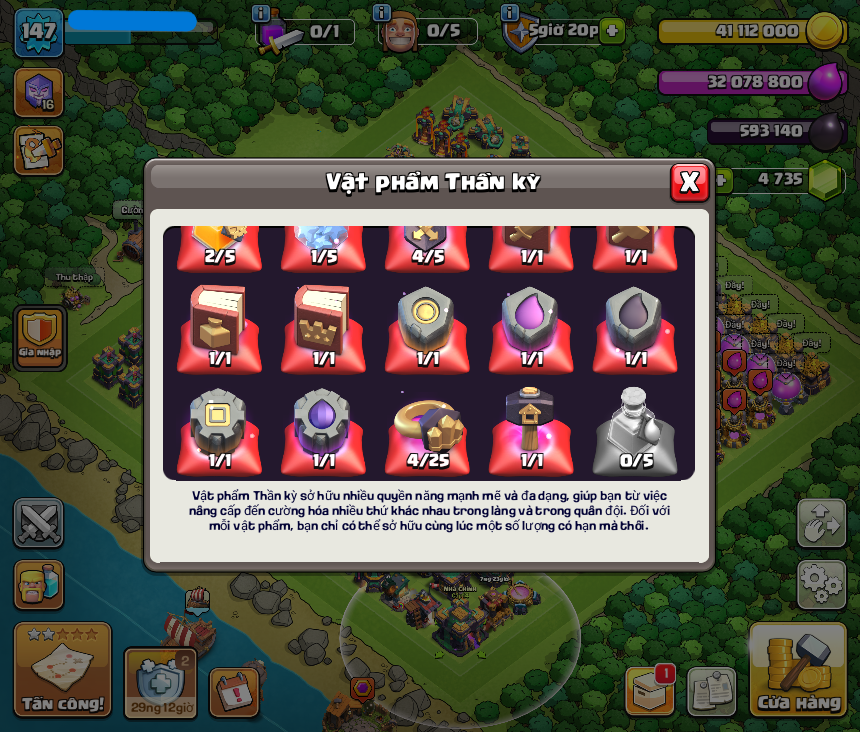Open the treasure chest with red notification
Viewport: 860px width, 732px height.
(x=650, y=690)
